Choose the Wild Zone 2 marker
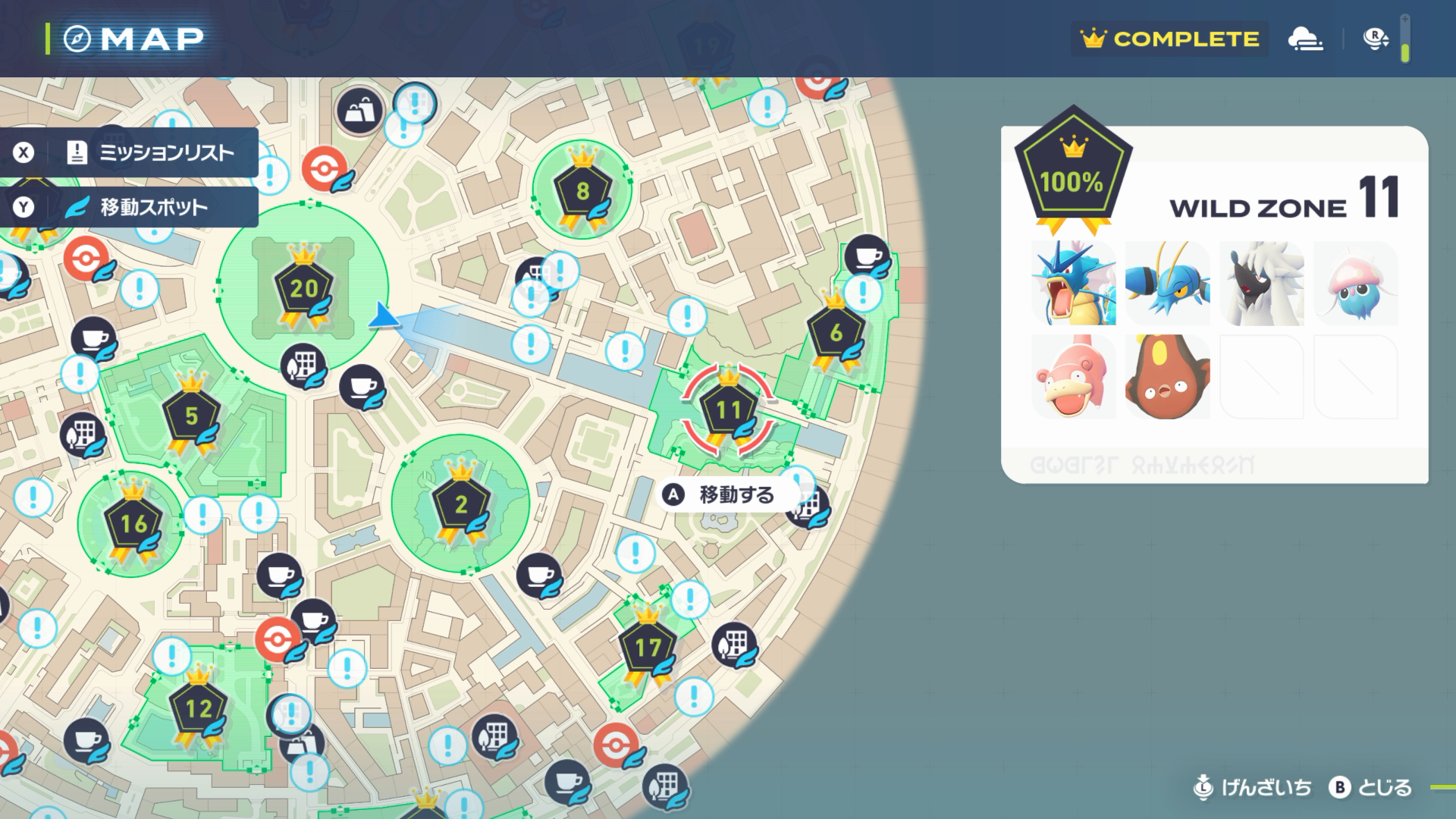This screenshot has height=819, width=1456. pos(460,504)
